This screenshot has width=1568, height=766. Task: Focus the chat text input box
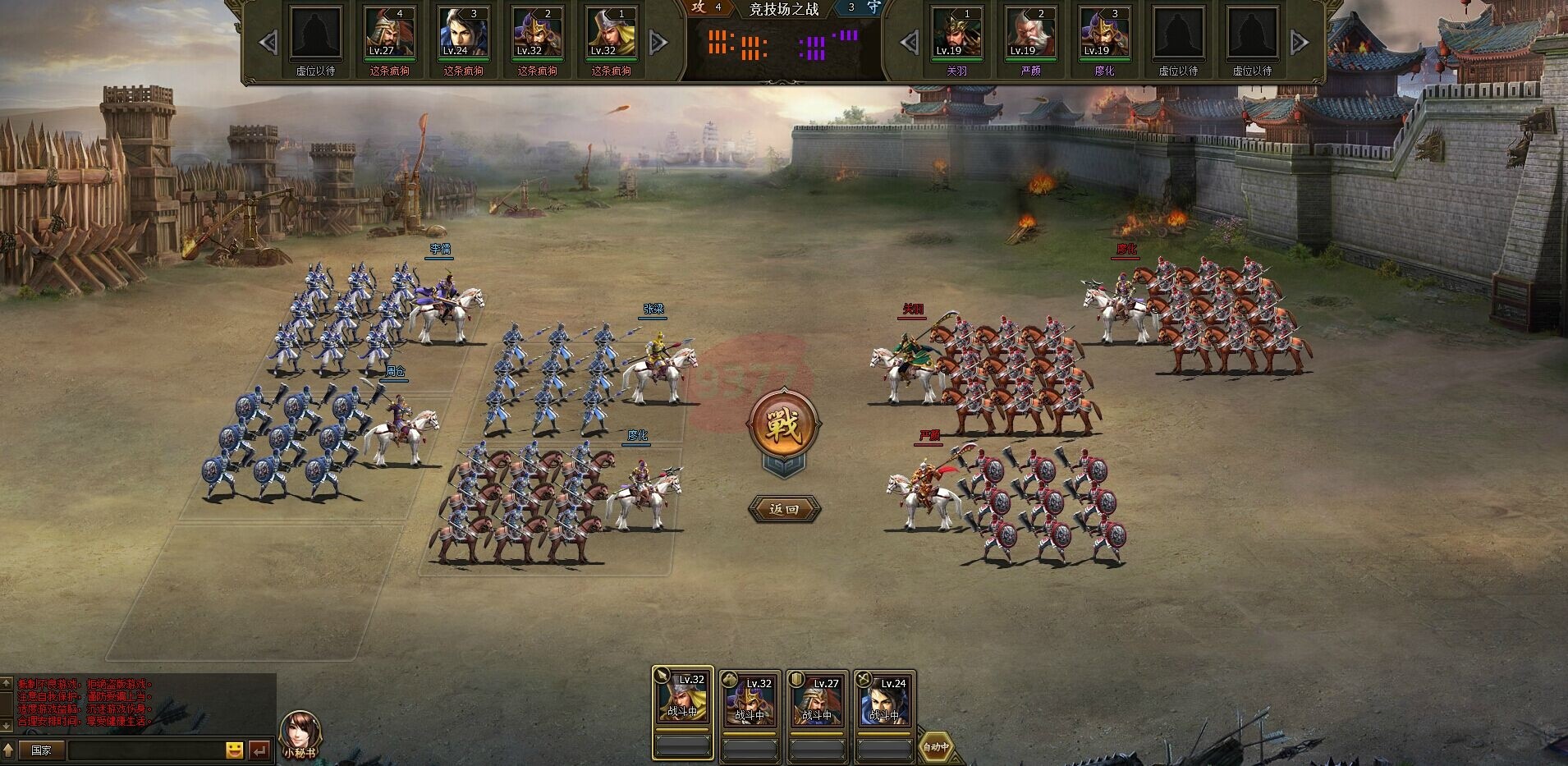[145, 750]
